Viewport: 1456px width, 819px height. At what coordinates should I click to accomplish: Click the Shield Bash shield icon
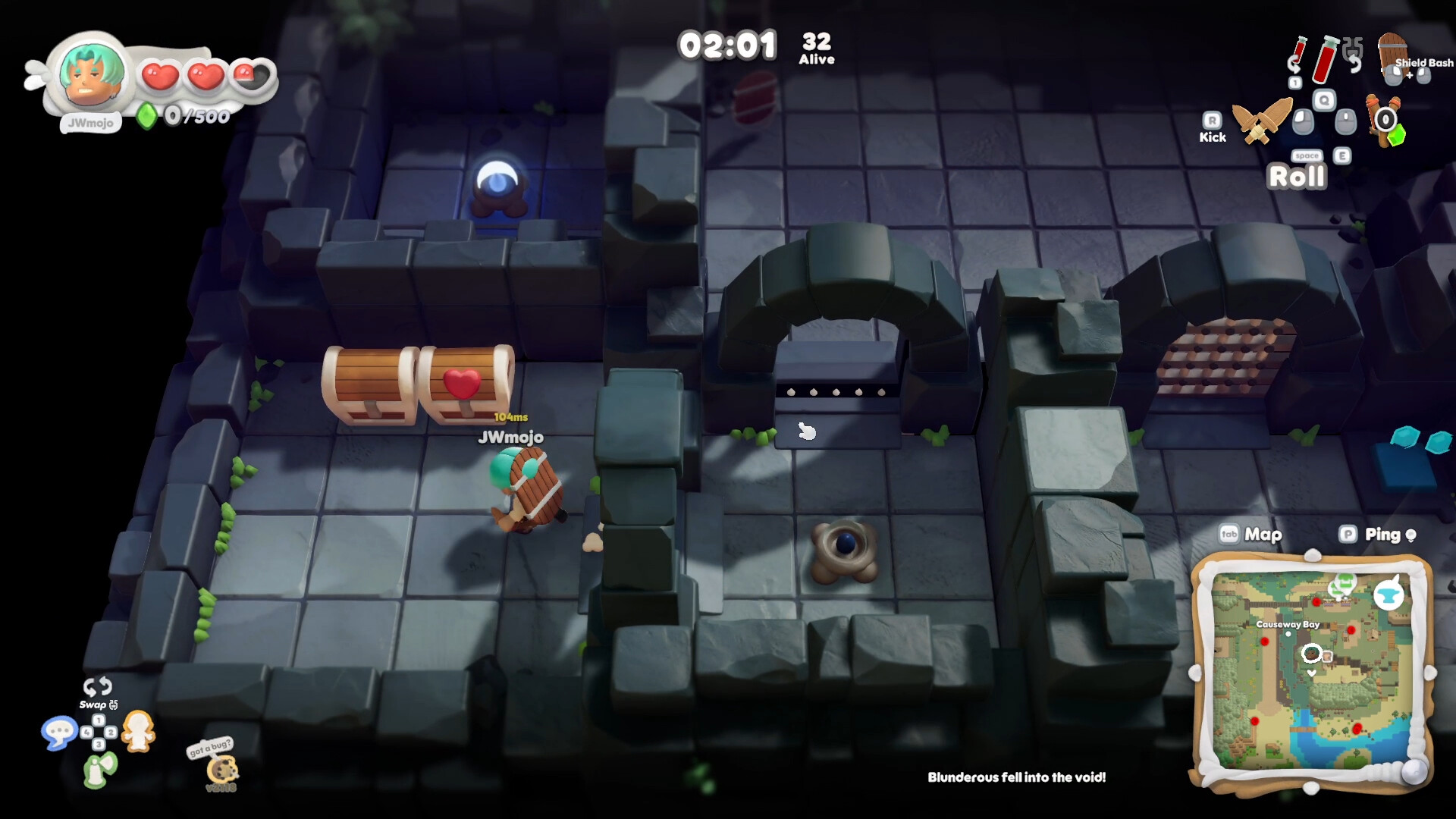point(1395,53)
